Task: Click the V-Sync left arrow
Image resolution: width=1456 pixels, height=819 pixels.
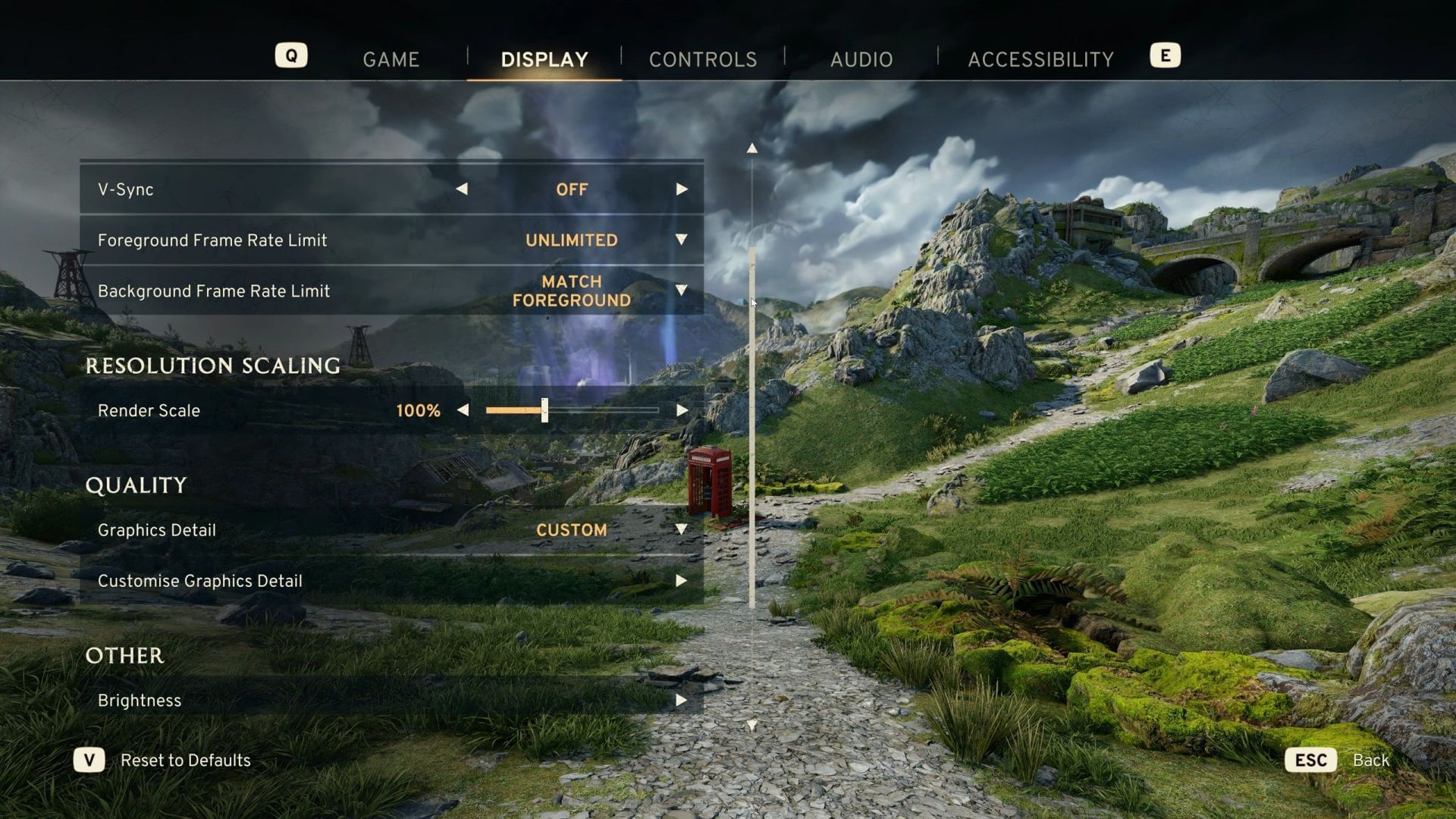Action: pyautogui.click(x=462, y=190)
